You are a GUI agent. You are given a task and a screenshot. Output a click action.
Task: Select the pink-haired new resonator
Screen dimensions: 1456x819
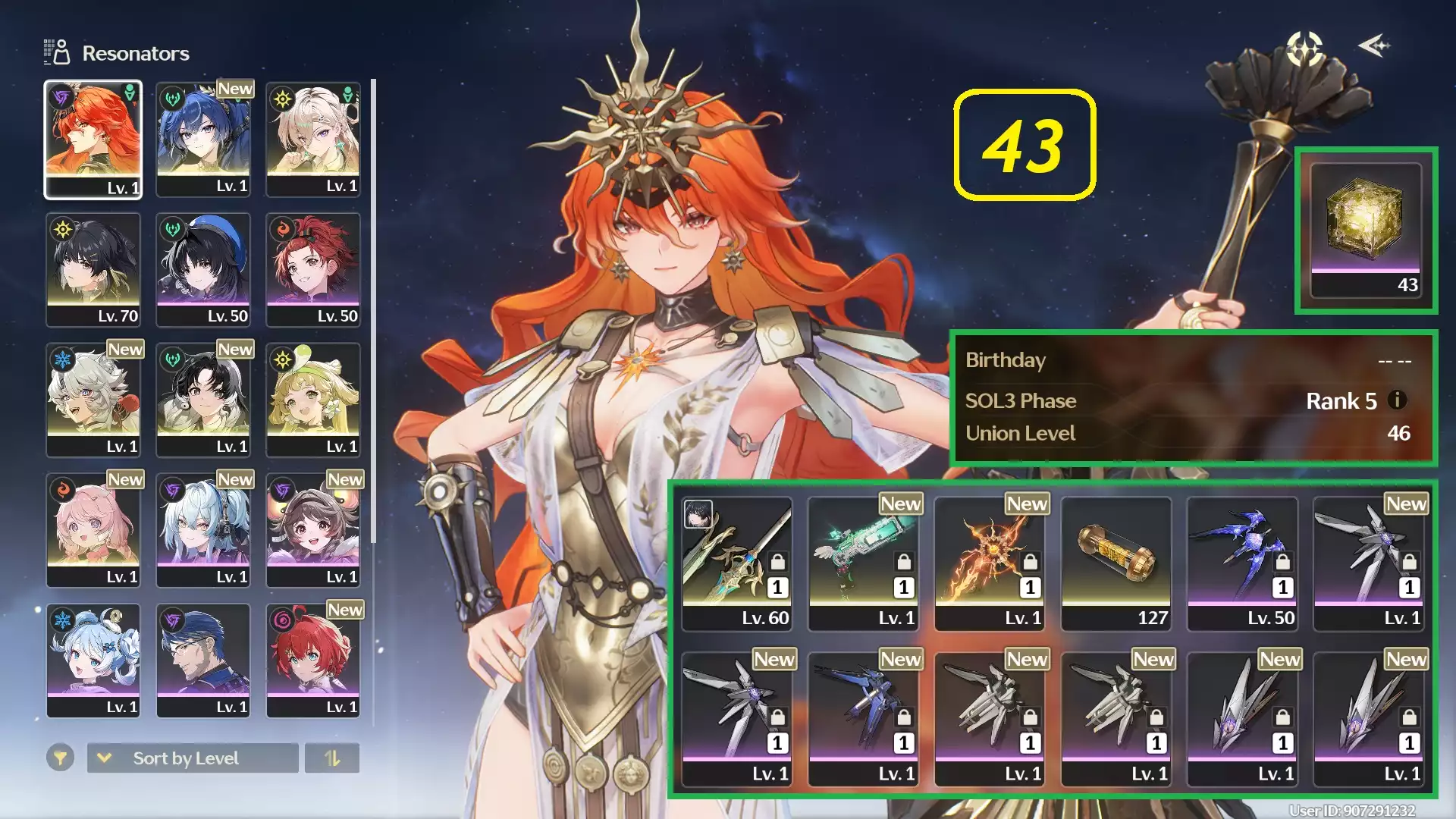(93, 530)
